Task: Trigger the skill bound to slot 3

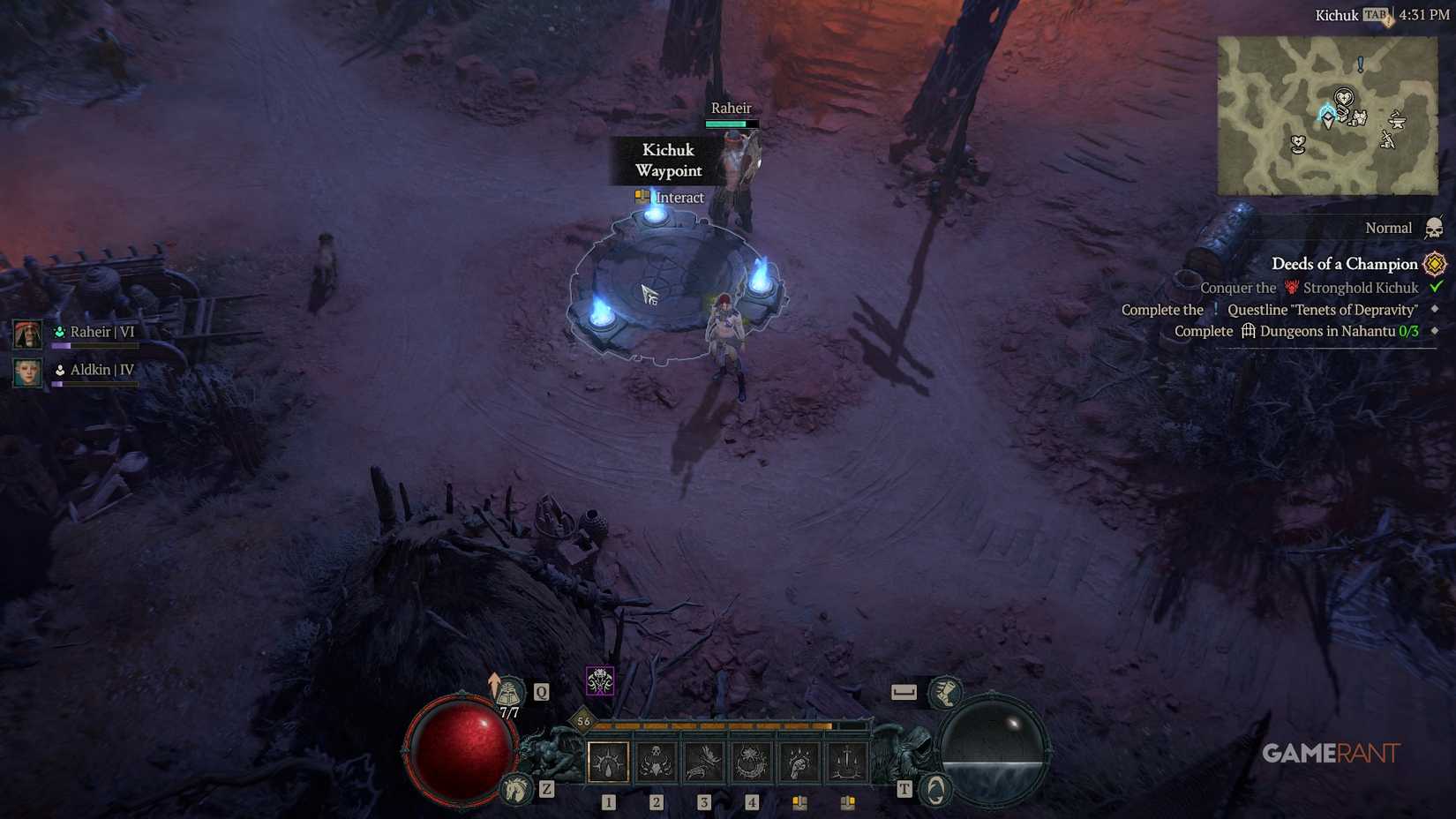Action: [x=703, y=762]
